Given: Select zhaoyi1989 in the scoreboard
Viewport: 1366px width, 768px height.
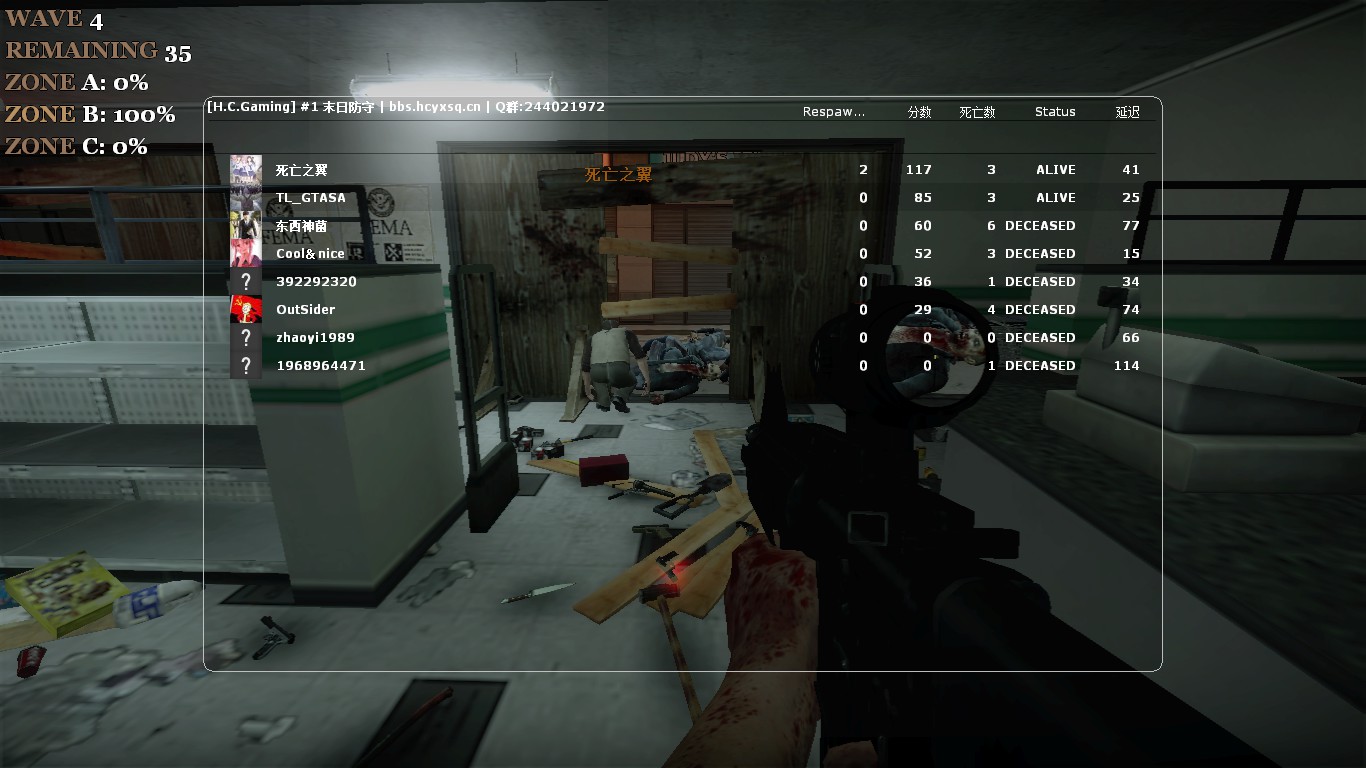Looking at the screenshot, I should pyautogui.click(x=315, y=338).
